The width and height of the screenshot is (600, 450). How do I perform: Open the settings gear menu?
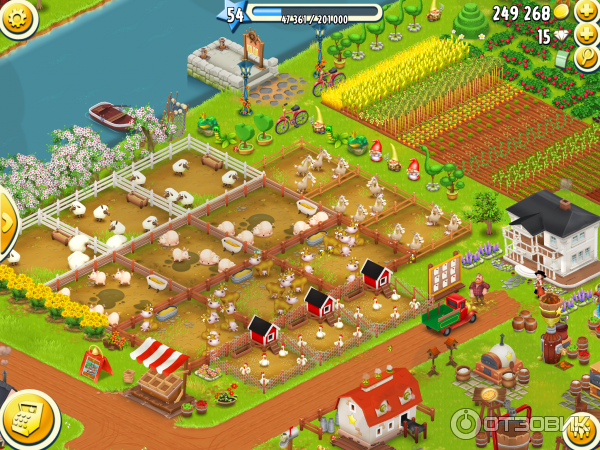[14, 15]
